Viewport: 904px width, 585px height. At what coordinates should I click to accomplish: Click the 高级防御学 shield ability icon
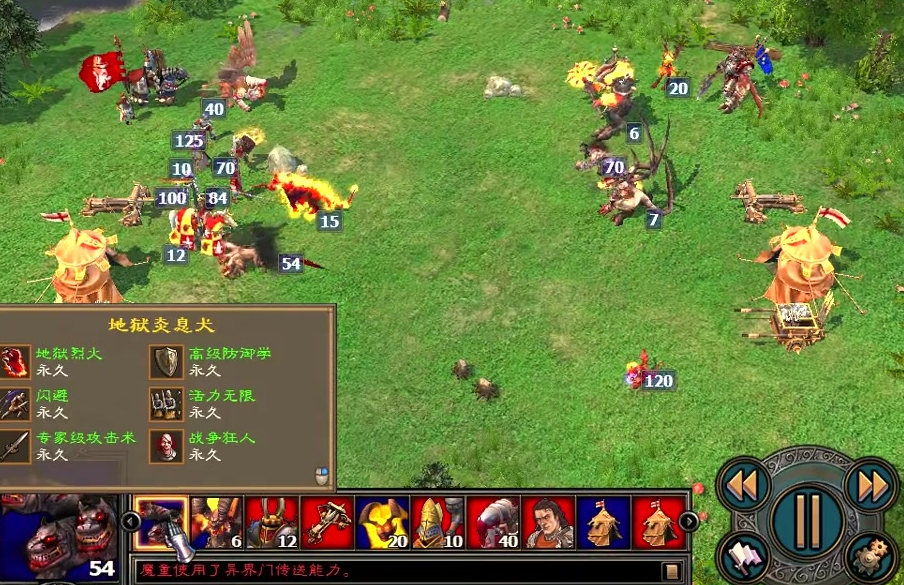point(167,361)
